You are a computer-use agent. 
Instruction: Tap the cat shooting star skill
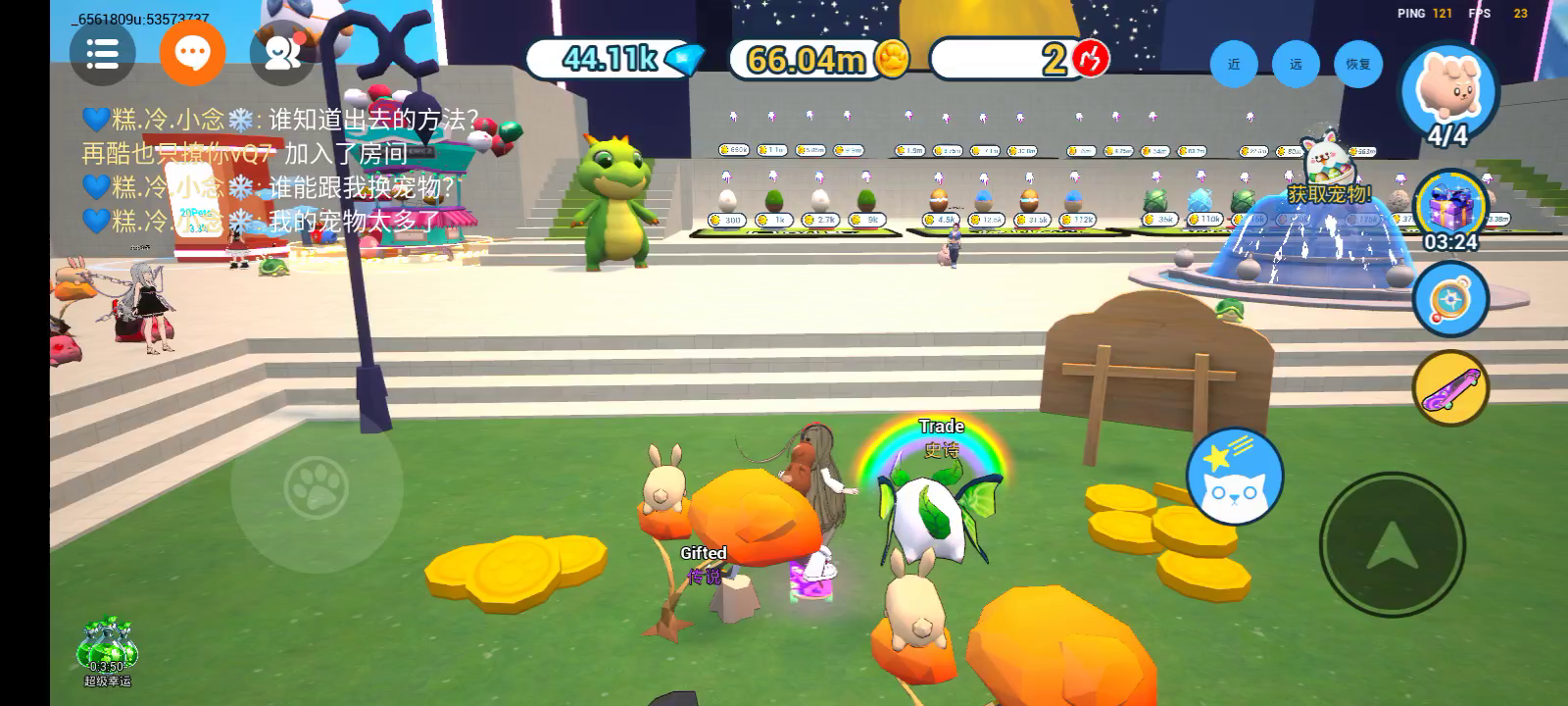point(1235,477)
